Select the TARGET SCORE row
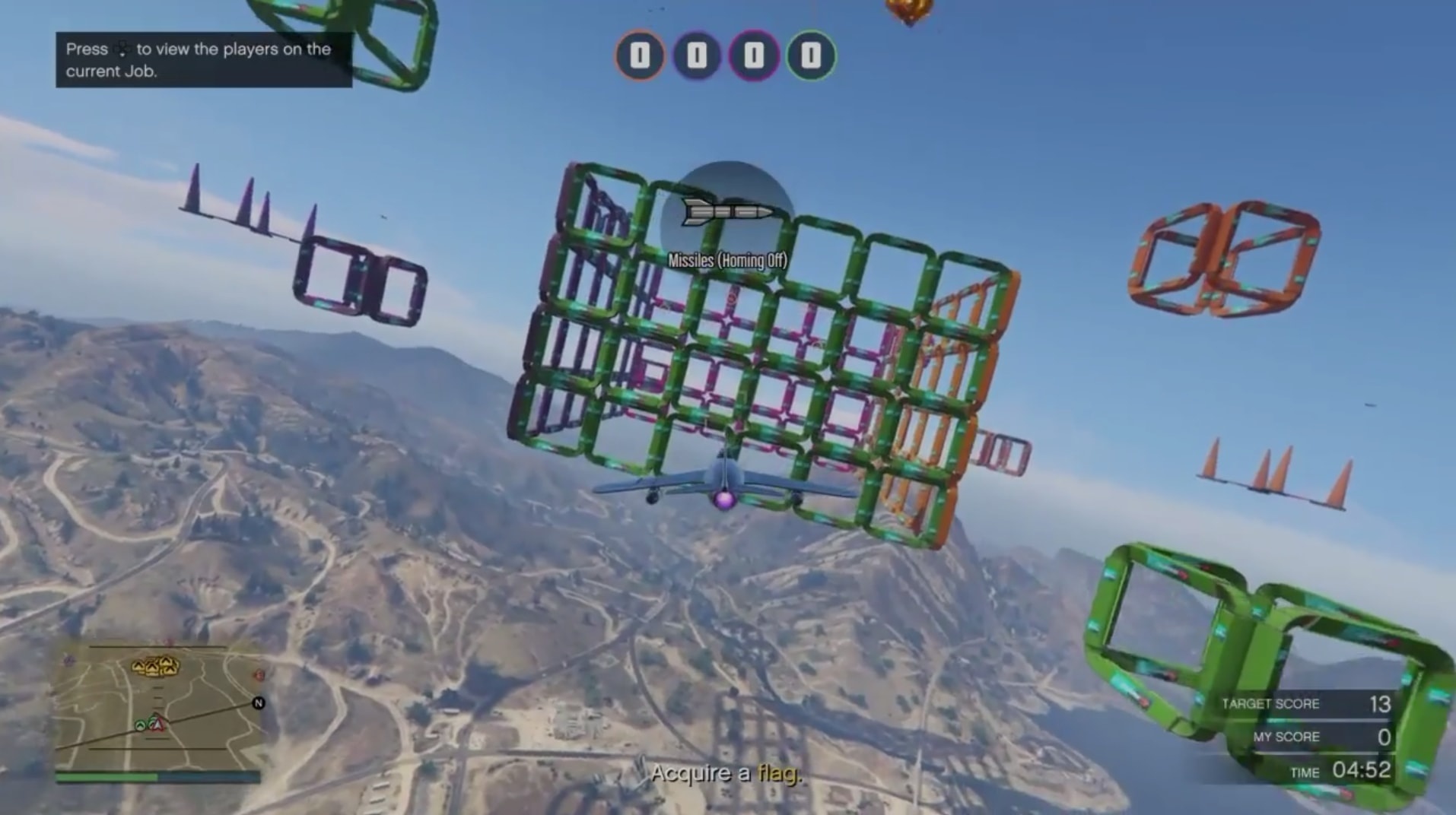Image resolution: width=1456 pixels, height=815 pixels. (x=1308, y=703)
